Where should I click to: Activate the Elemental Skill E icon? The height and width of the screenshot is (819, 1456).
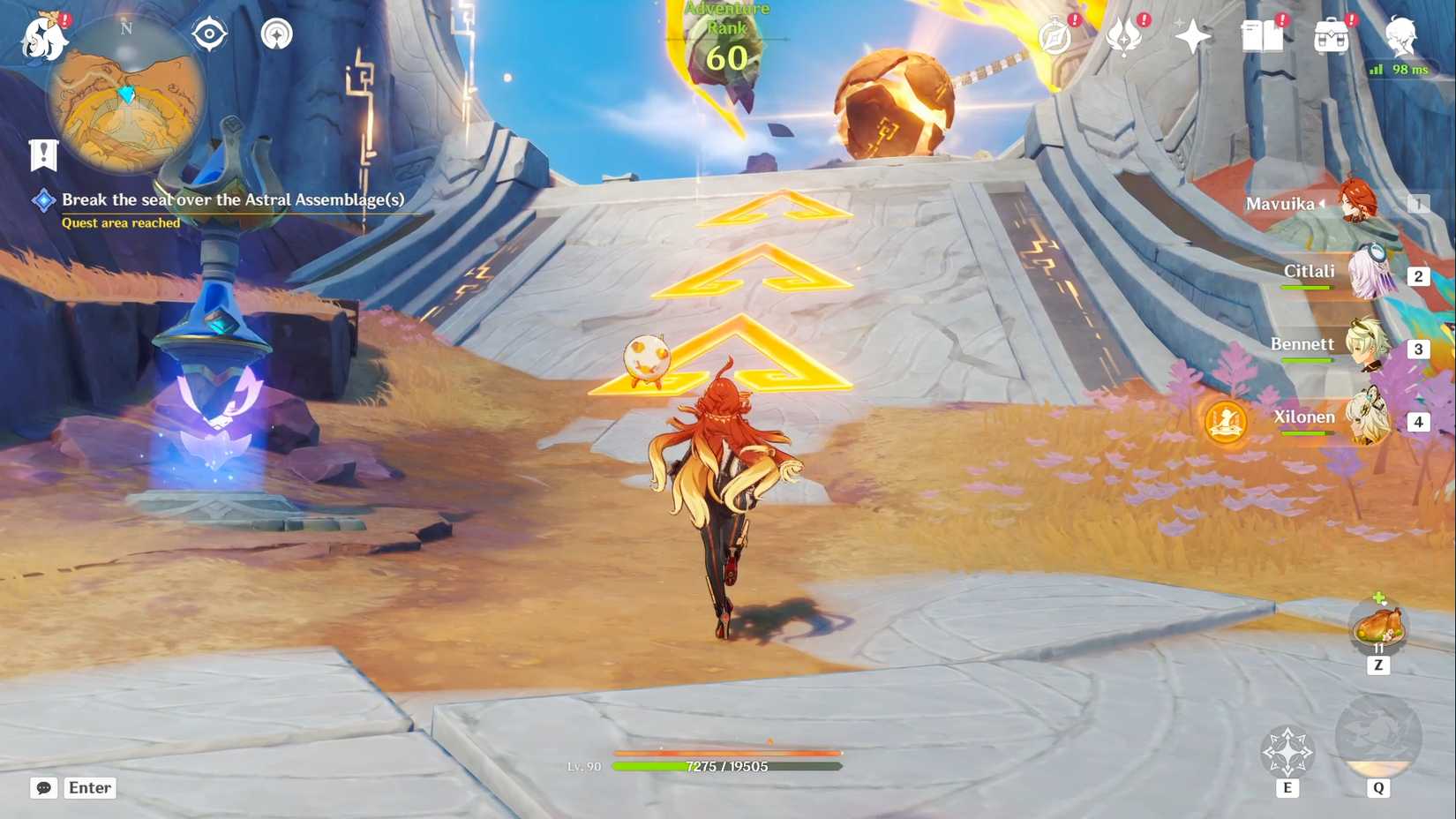[x=1289, y=752]
